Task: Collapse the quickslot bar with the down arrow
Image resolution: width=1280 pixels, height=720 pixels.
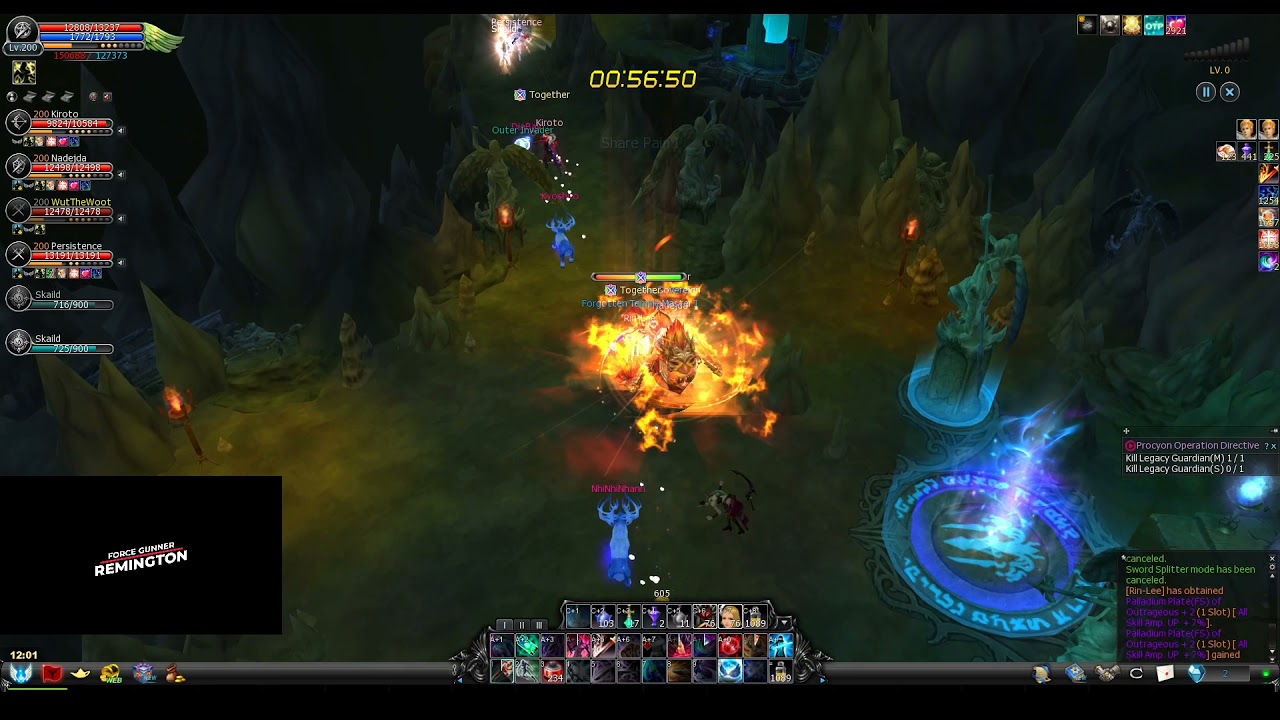Action: point(784,623)
